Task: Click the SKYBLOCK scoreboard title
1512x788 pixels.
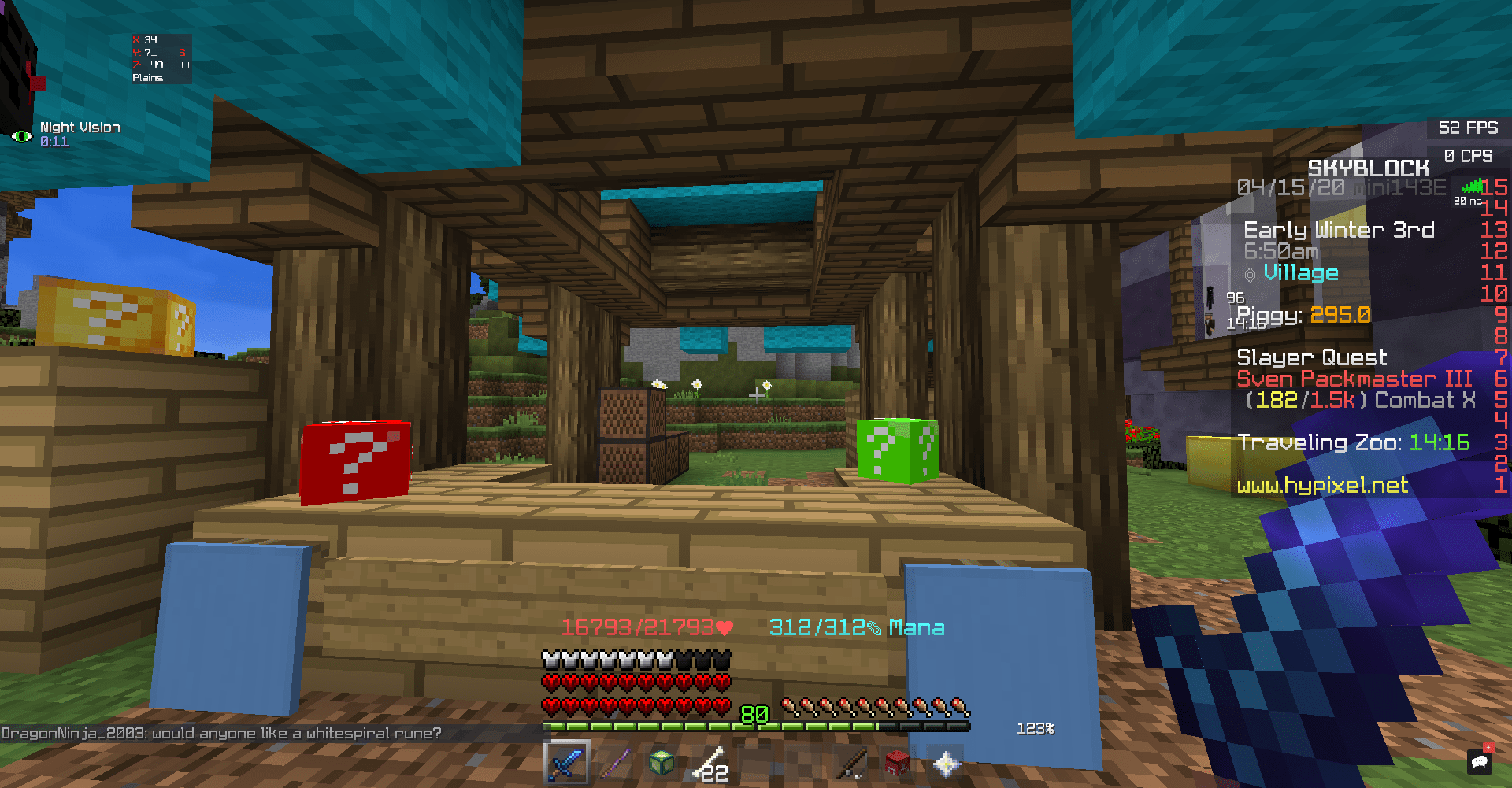Action: (x=1368, y=168)
